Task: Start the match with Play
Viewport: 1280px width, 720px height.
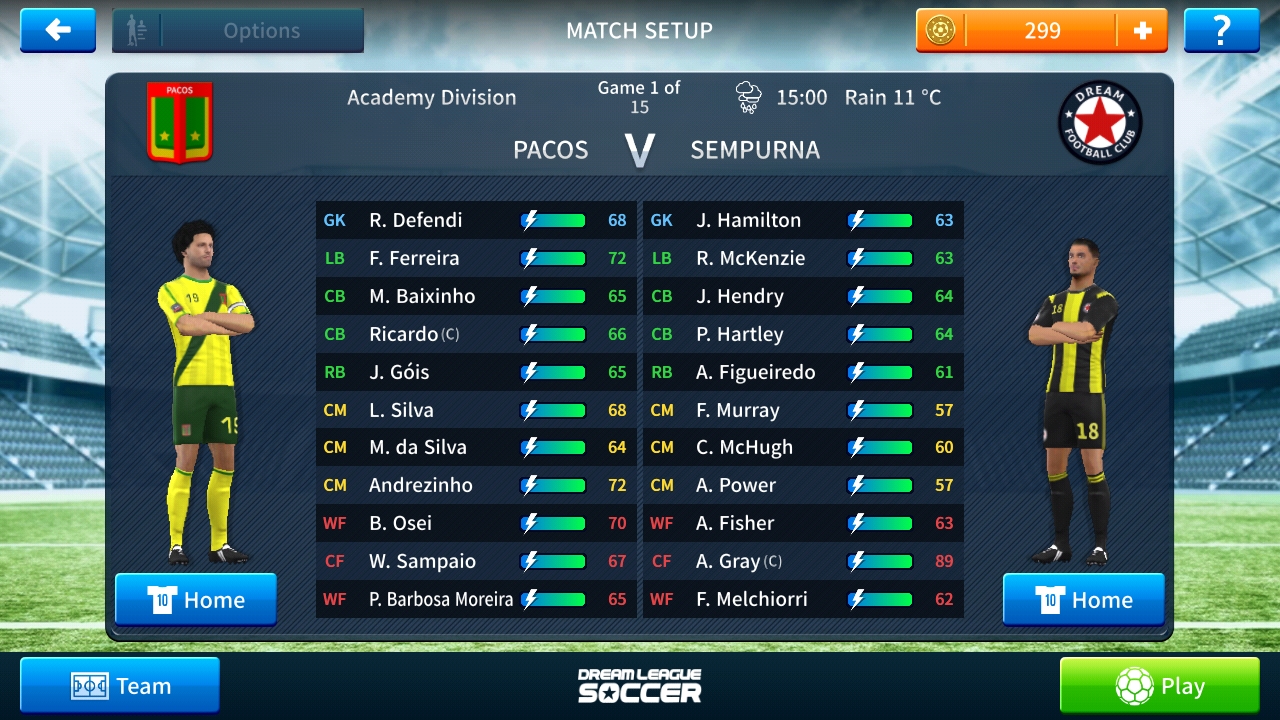Action: 1160,686
